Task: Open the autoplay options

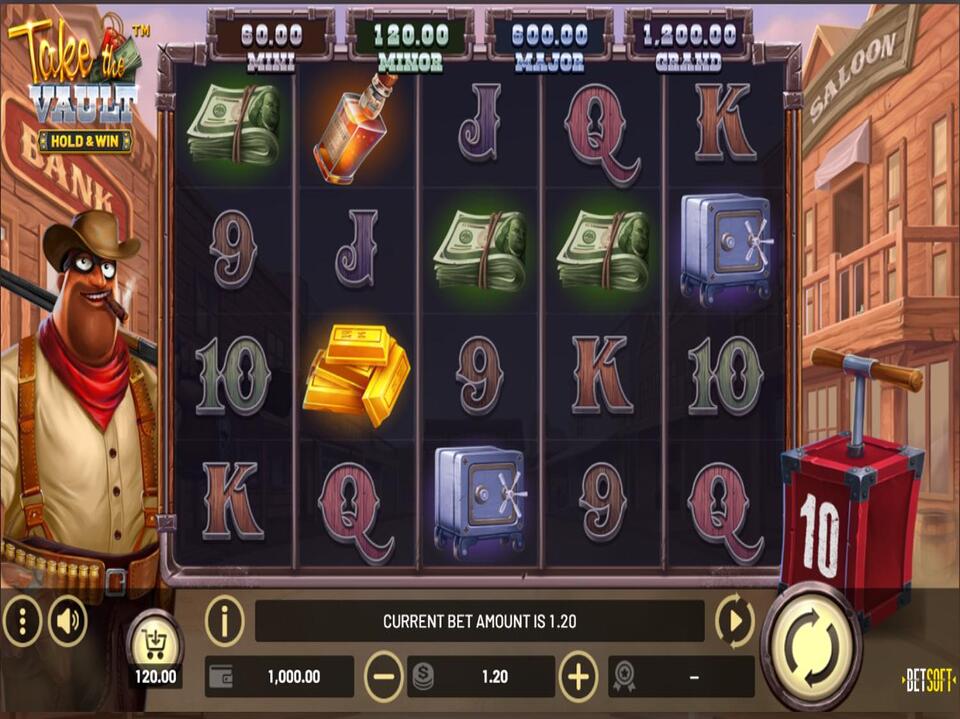Action: click(x=735, y=621)
